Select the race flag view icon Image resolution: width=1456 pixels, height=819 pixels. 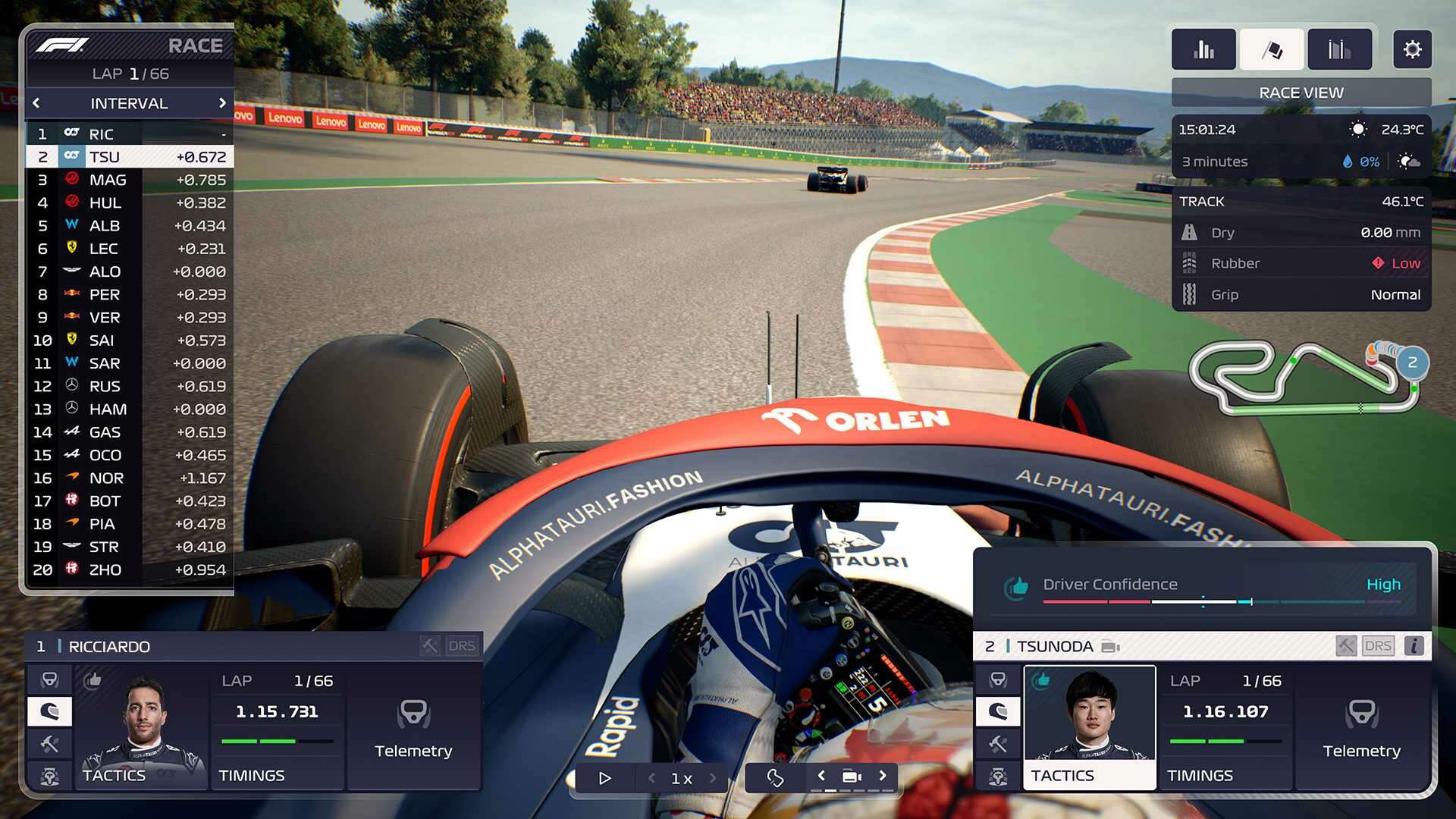pyautogui.click(x=1272, y=49)
